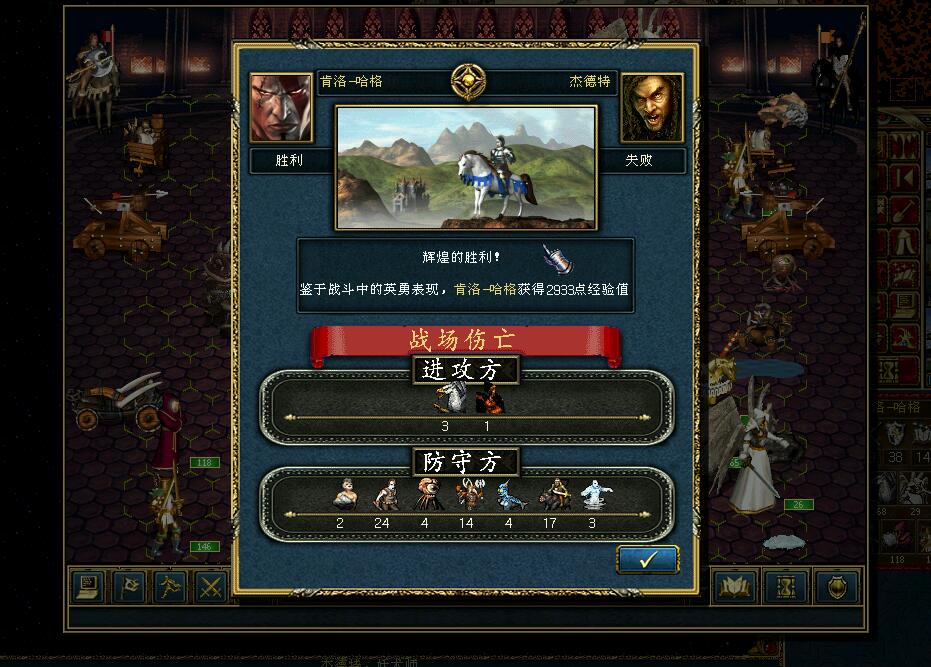Screen dimensions: 931x667
Task: Open the spellbook button
Action: coord(734,587)
